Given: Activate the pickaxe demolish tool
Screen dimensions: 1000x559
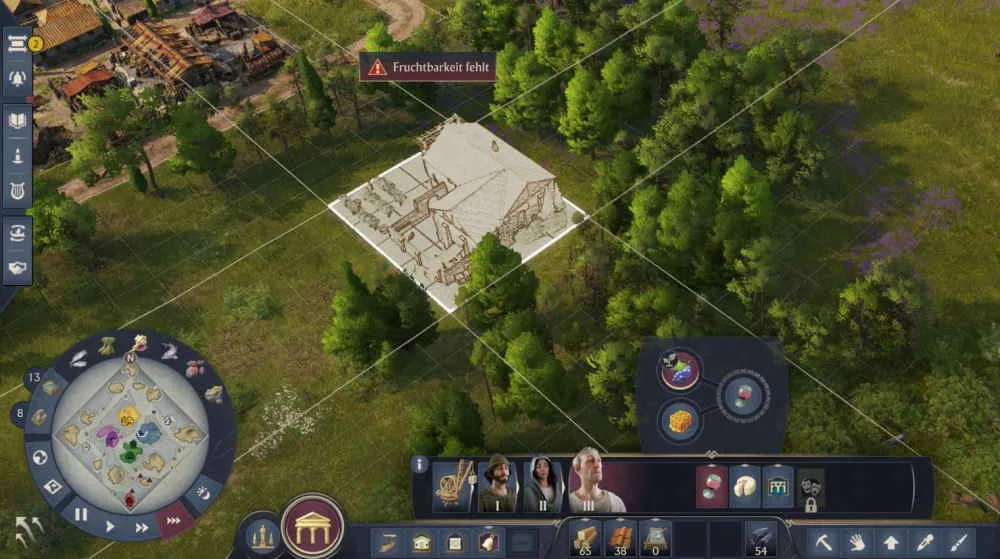Looking at the screenshot, I should point(822,543).
